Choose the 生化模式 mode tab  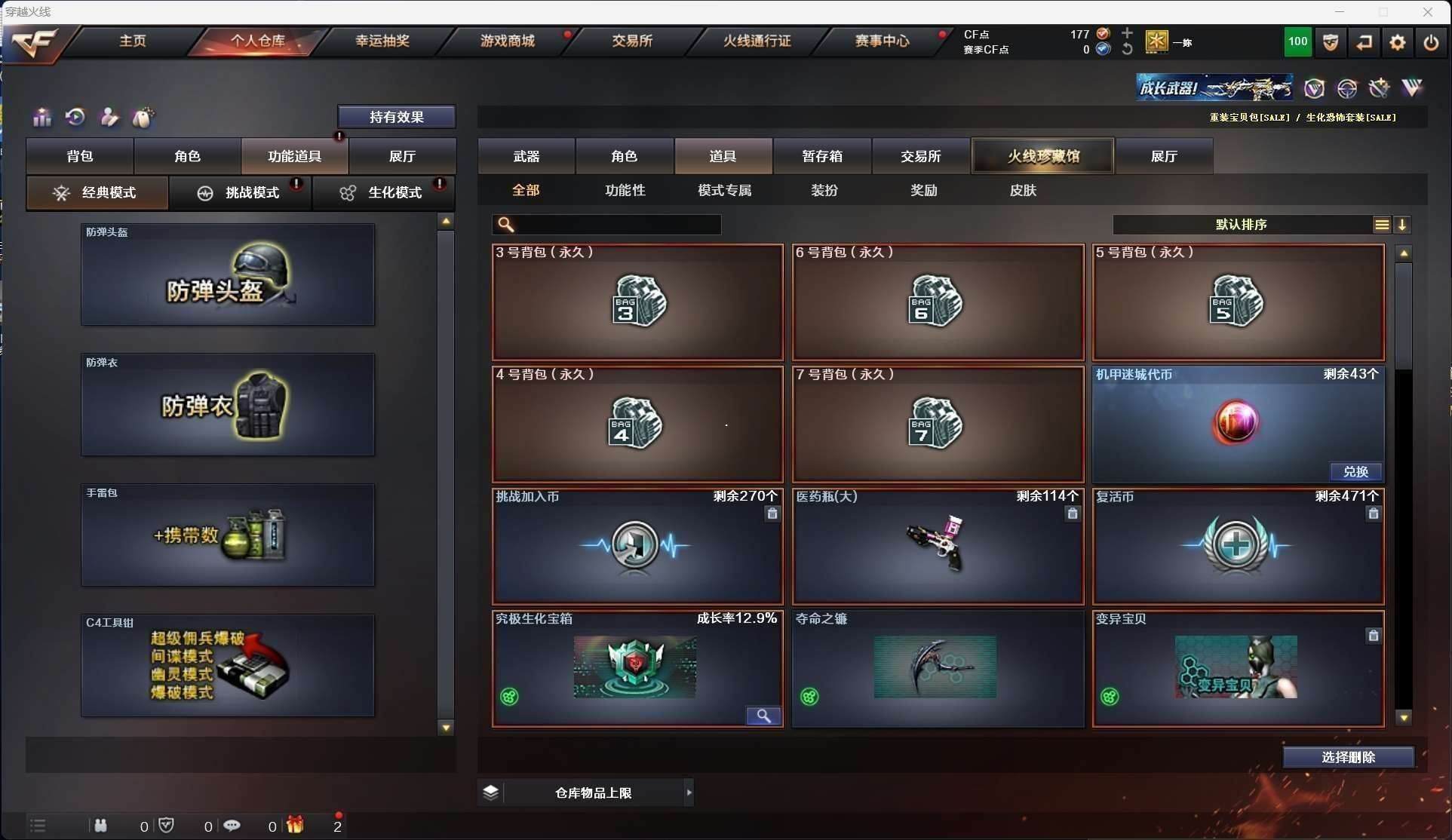tap(383, 193)
